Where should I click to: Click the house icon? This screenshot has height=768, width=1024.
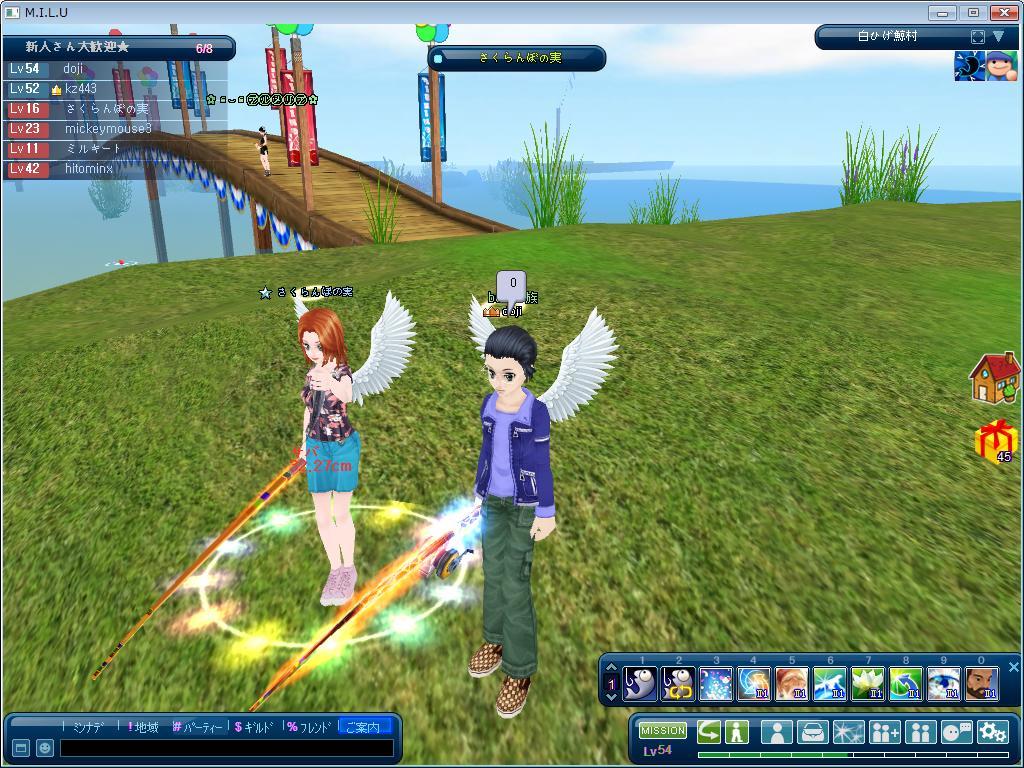[994, 378]
